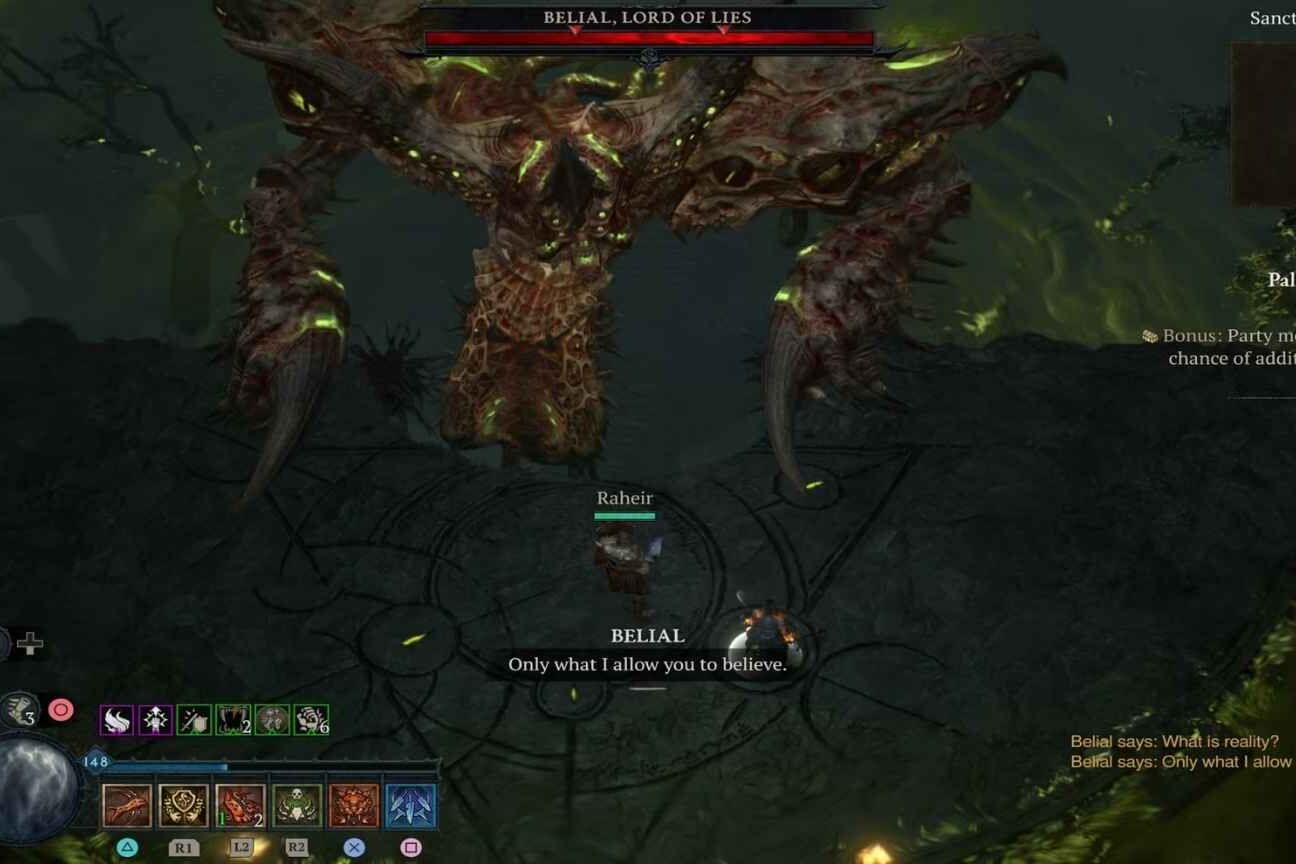
Task: Activate the first skill slot with the orange creature
Action: coord(127,806)
